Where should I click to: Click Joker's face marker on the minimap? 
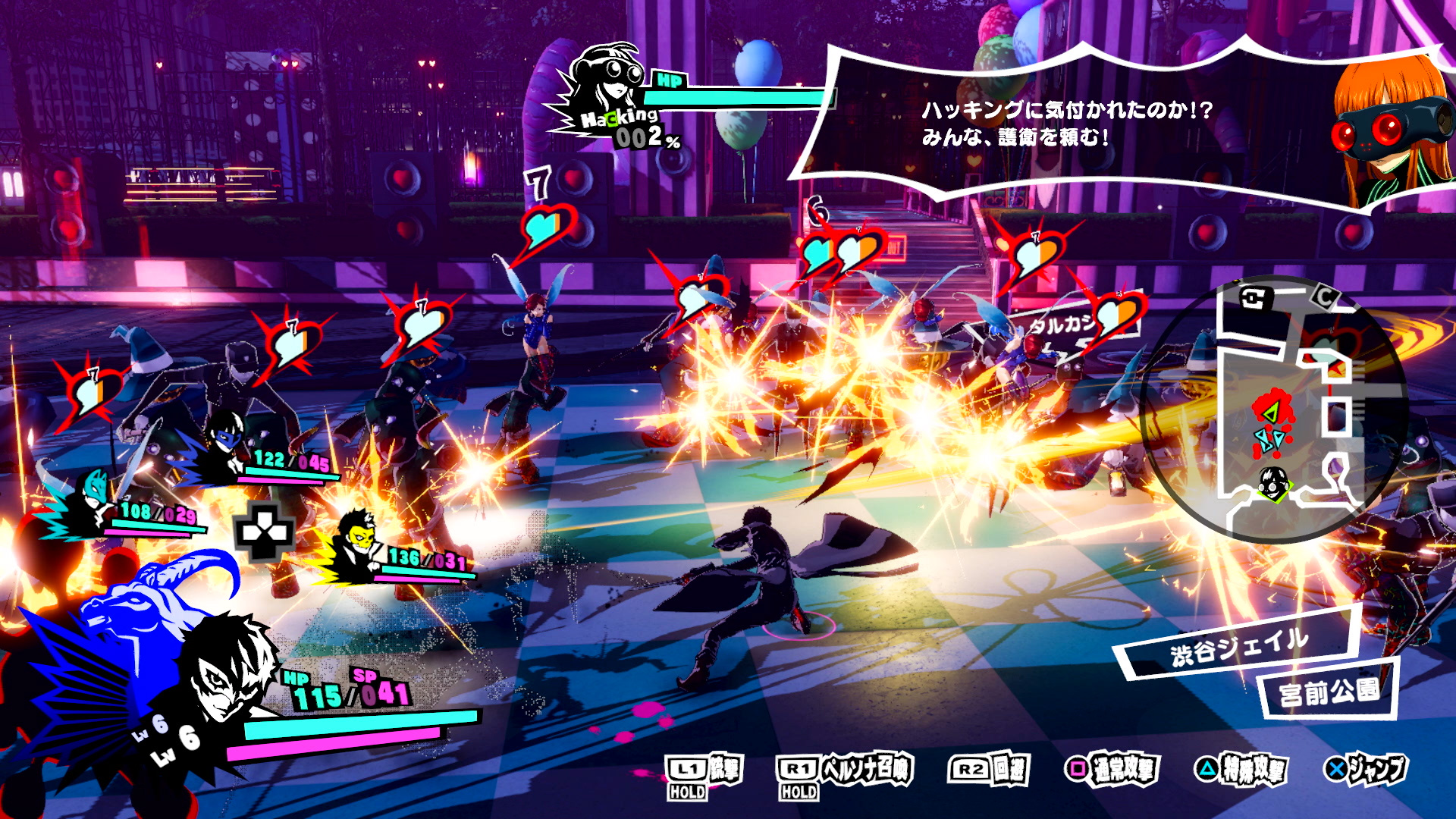(1274, 483)
